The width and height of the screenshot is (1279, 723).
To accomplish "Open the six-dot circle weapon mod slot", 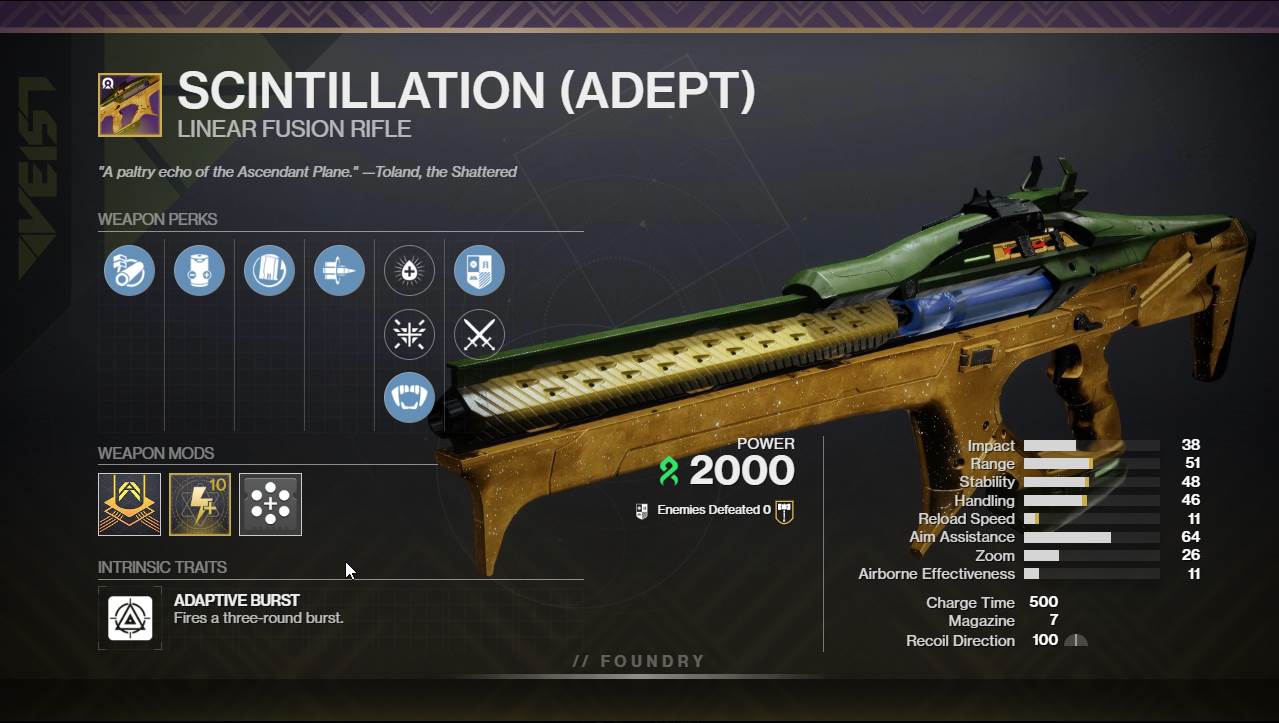I will (270, 504).
